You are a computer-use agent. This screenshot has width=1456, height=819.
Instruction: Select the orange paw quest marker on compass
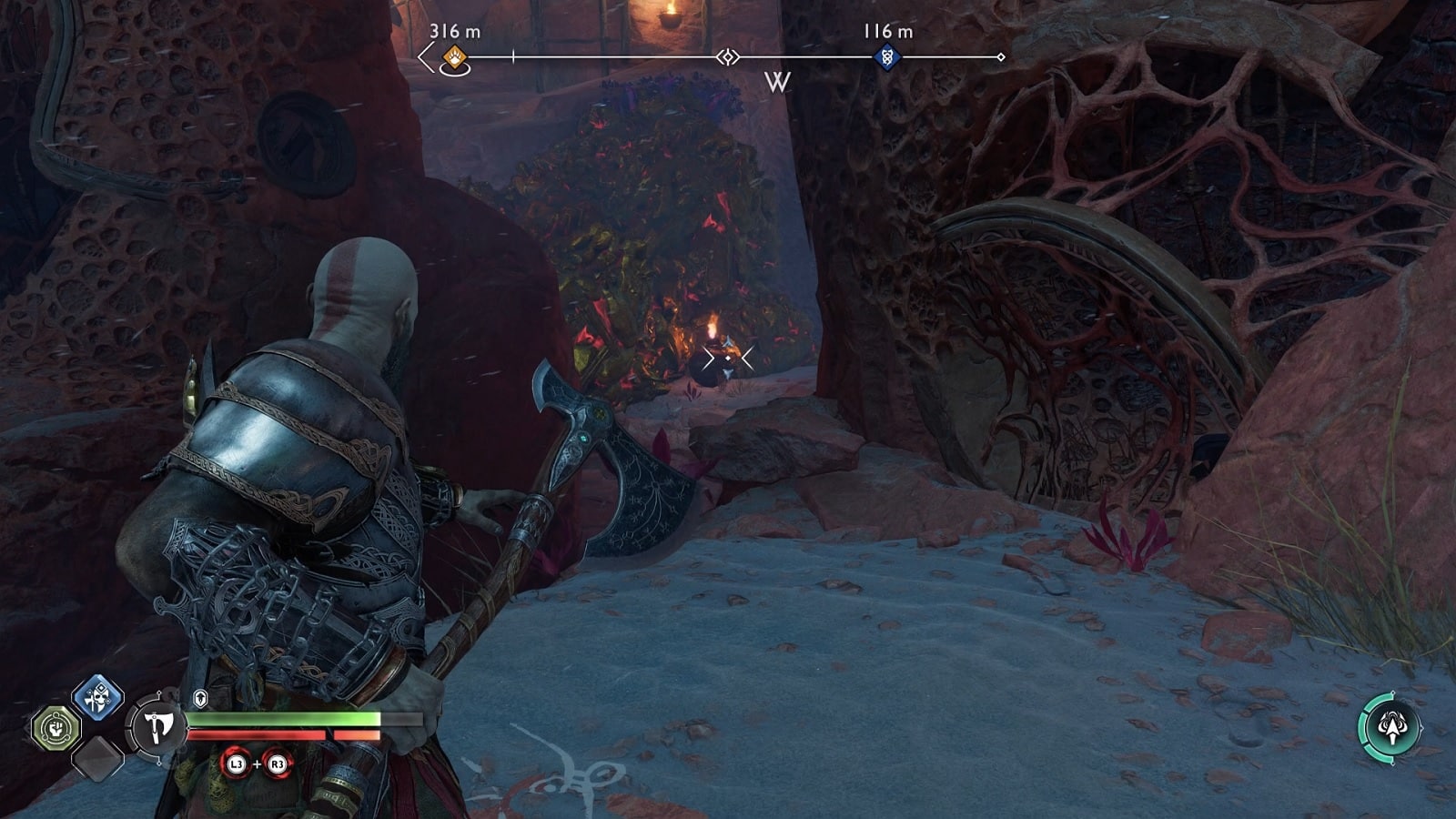454,59
